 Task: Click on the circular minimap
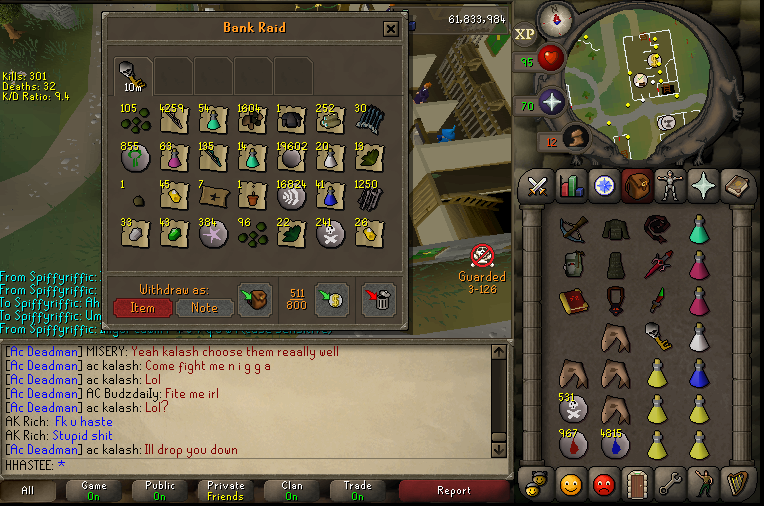click(650, 75)
